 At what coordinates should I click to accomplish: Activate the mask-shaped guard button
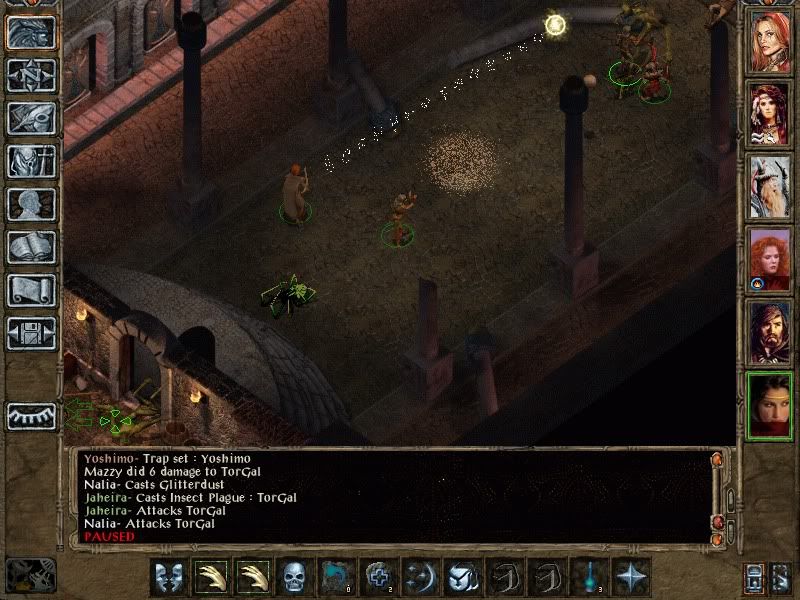168,577
